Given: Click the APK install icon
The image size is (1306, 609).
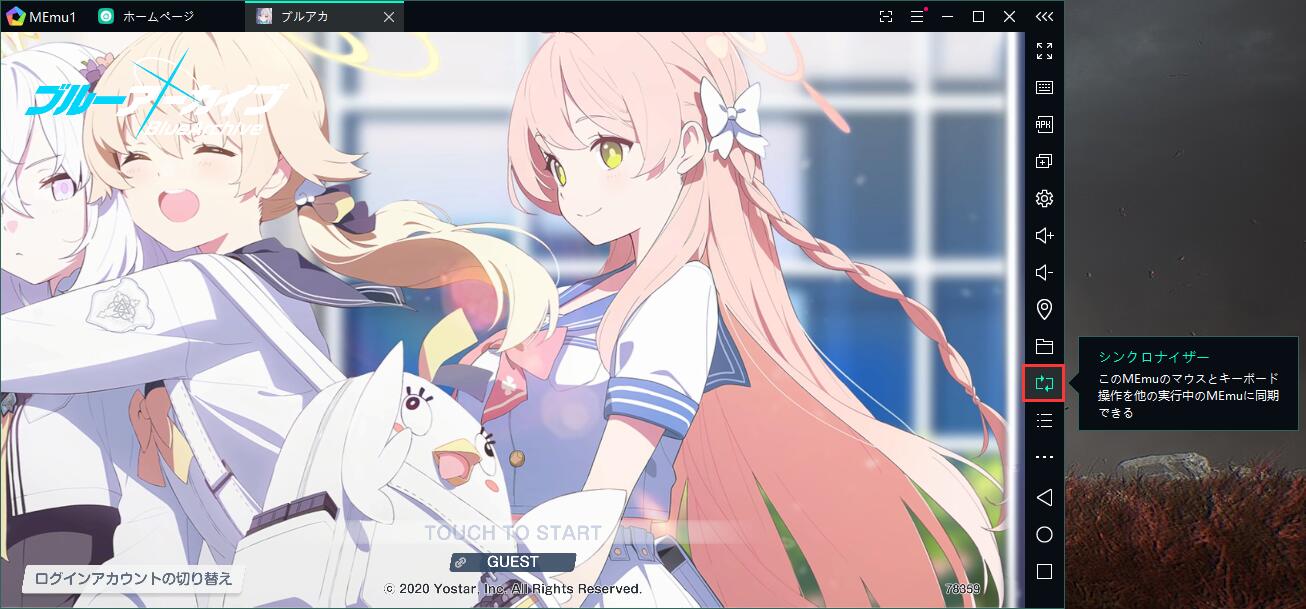Looking at the screenshot, I should (1044, 125).
